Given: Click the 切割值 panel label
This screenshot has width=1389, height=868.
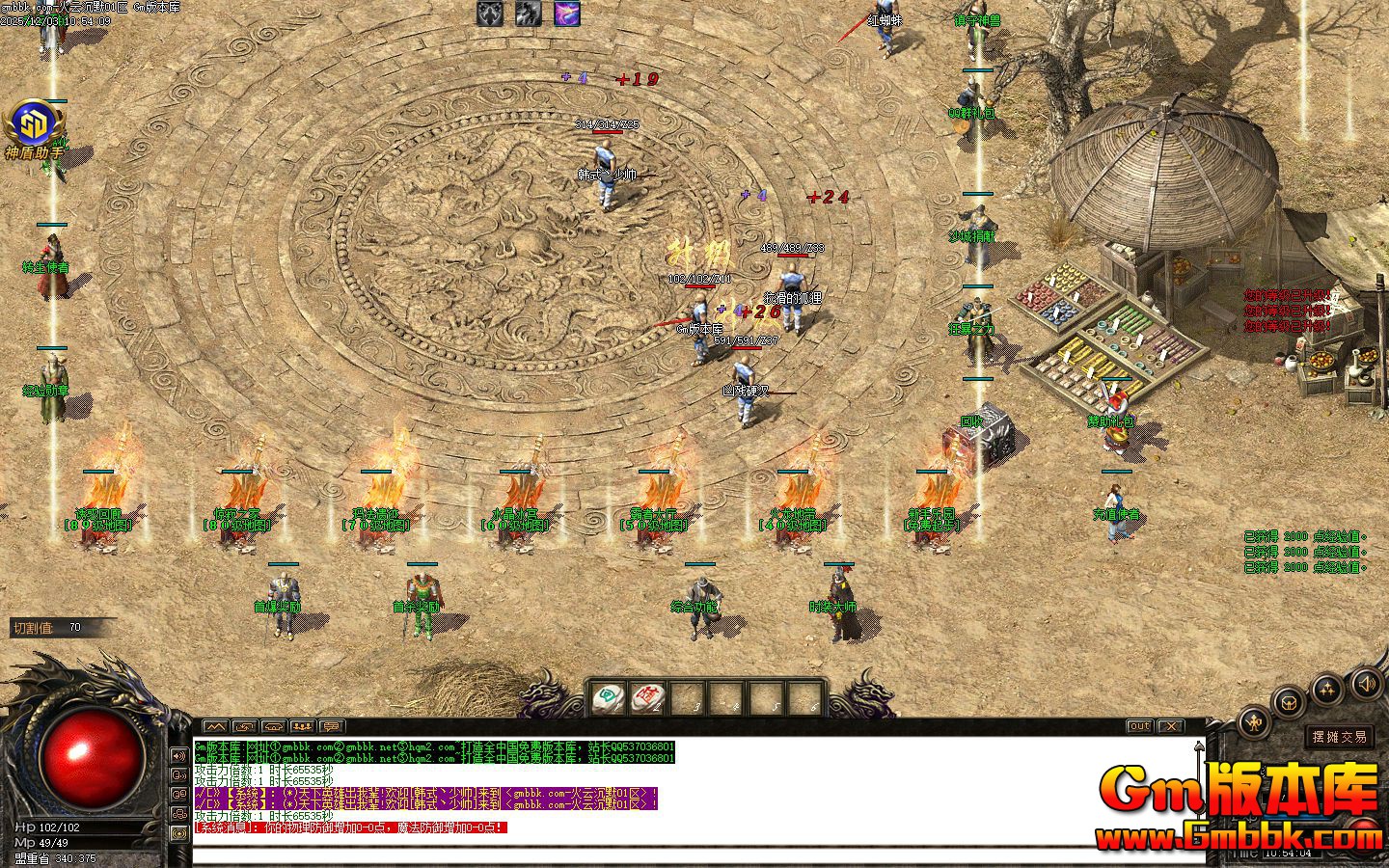Looking at the screenshot, I should [x=33, y=628].
